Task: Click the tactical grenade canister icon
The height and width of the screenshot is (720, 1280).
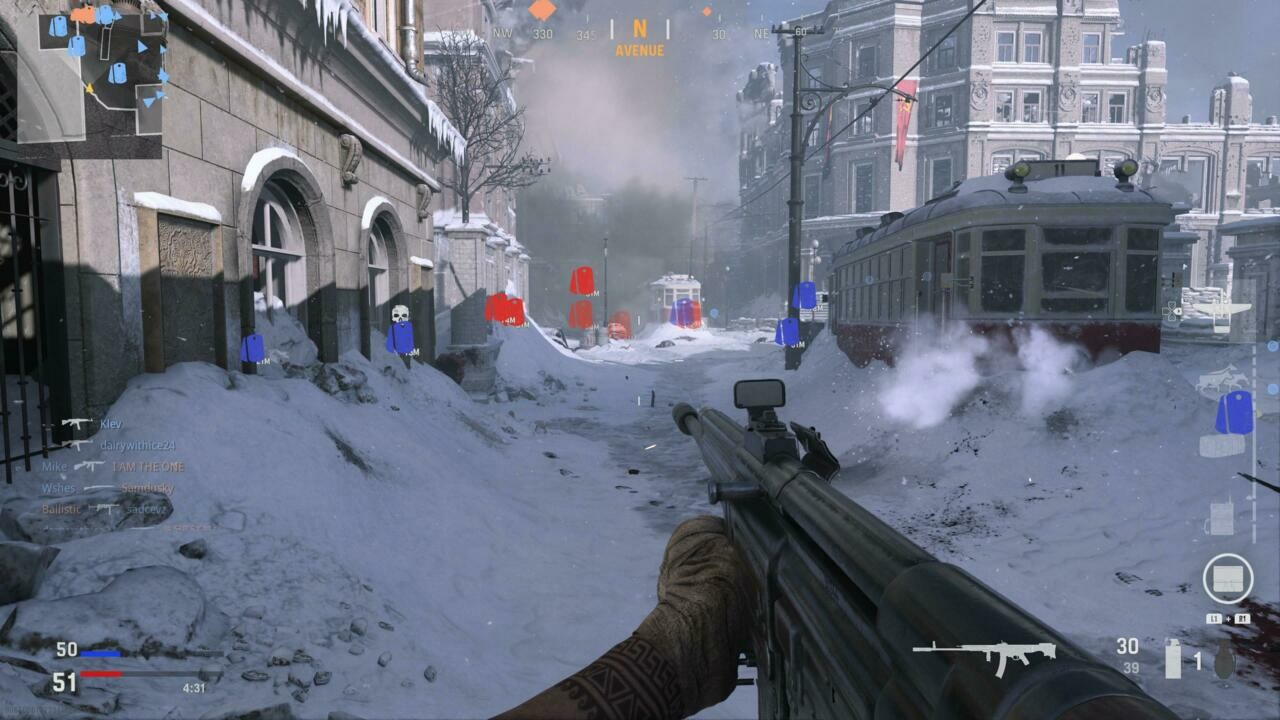Action: click(x=1172, y=660)
